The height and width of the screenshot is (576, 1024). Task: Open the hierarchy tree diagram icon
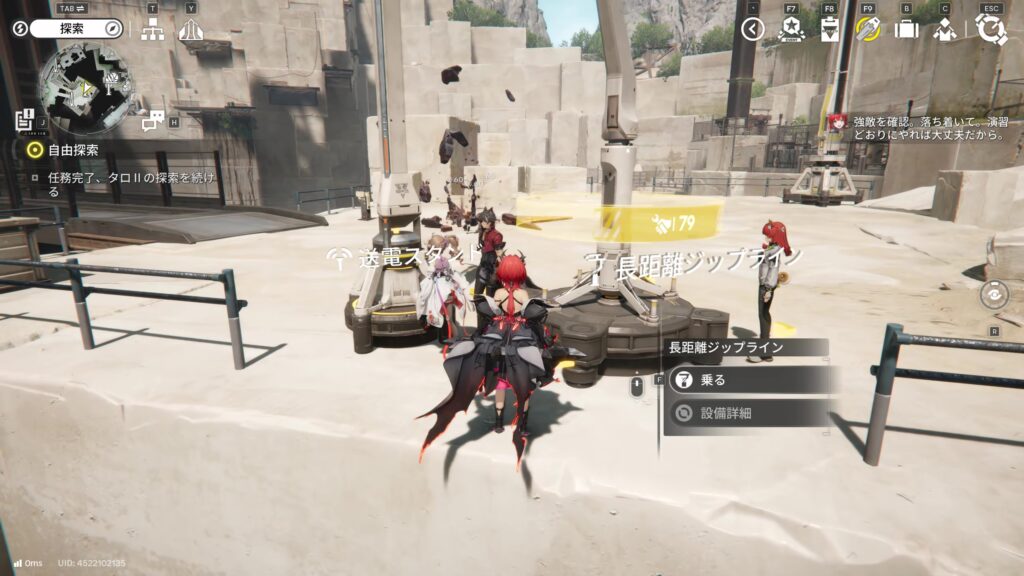click(x=152, y=30)
